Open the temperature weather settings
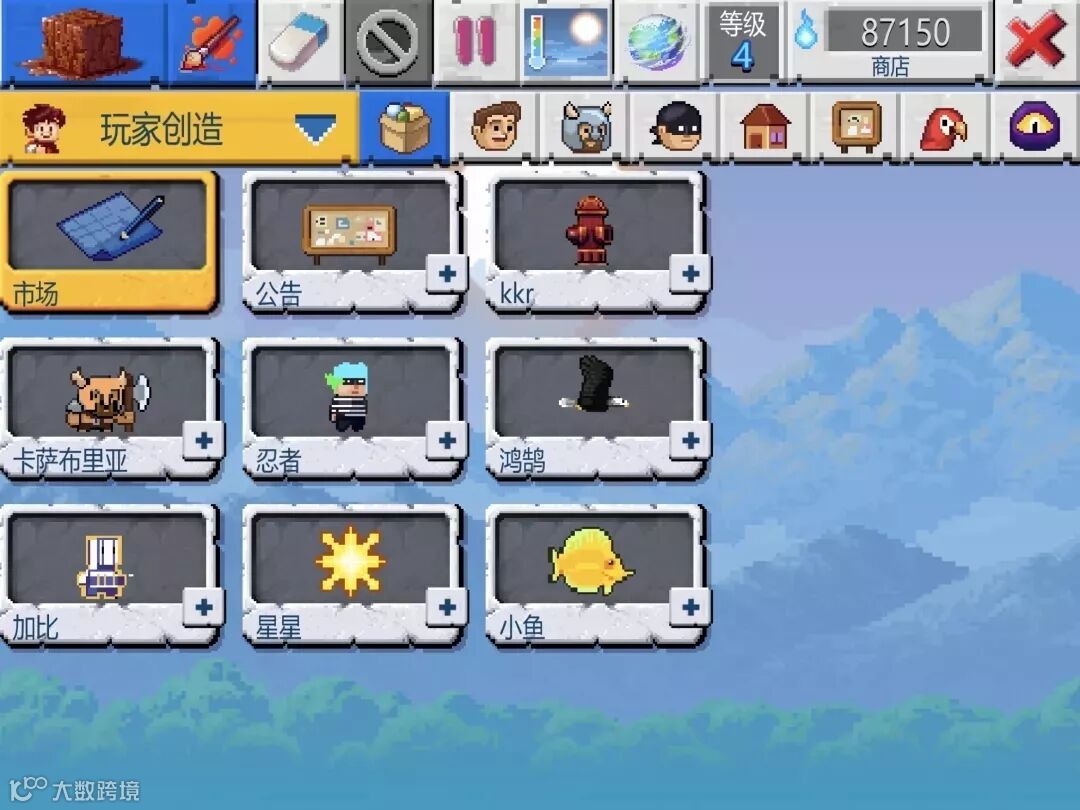This screenshot has height=810, width=1080. [x=566, y=40]
